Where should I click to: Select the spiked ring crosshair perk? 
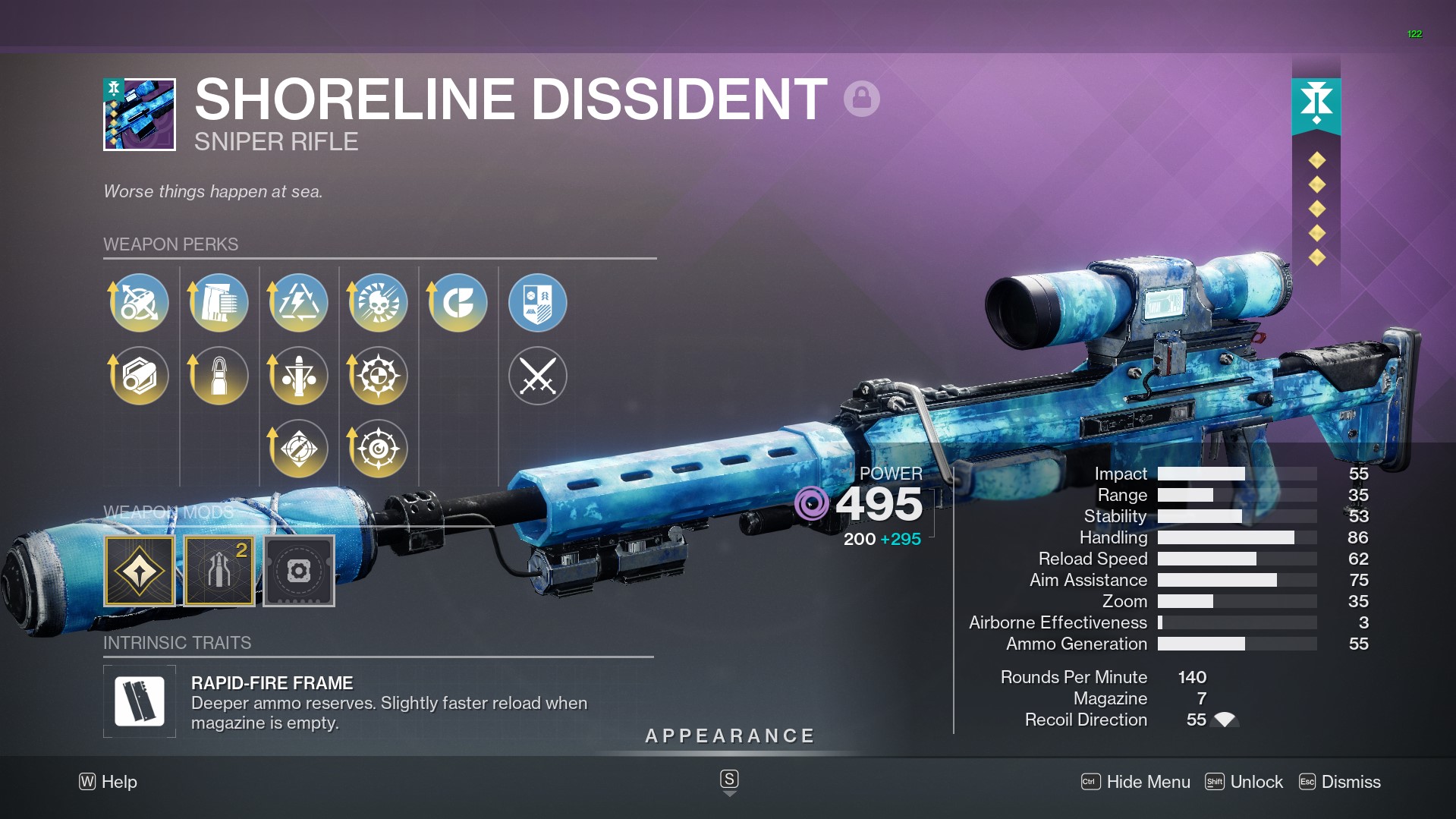(x=379, y=376)
